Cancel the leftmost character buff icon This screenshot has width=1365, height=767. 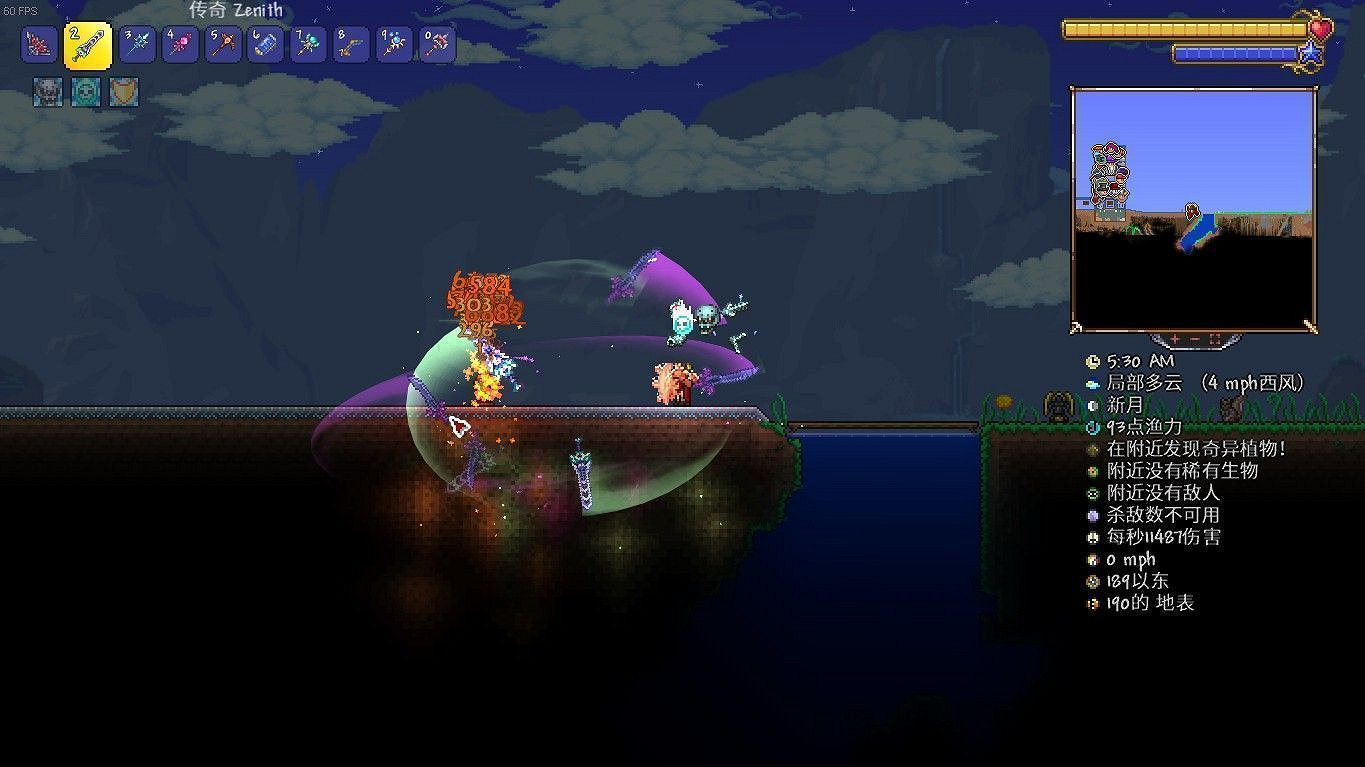[47, 92]
